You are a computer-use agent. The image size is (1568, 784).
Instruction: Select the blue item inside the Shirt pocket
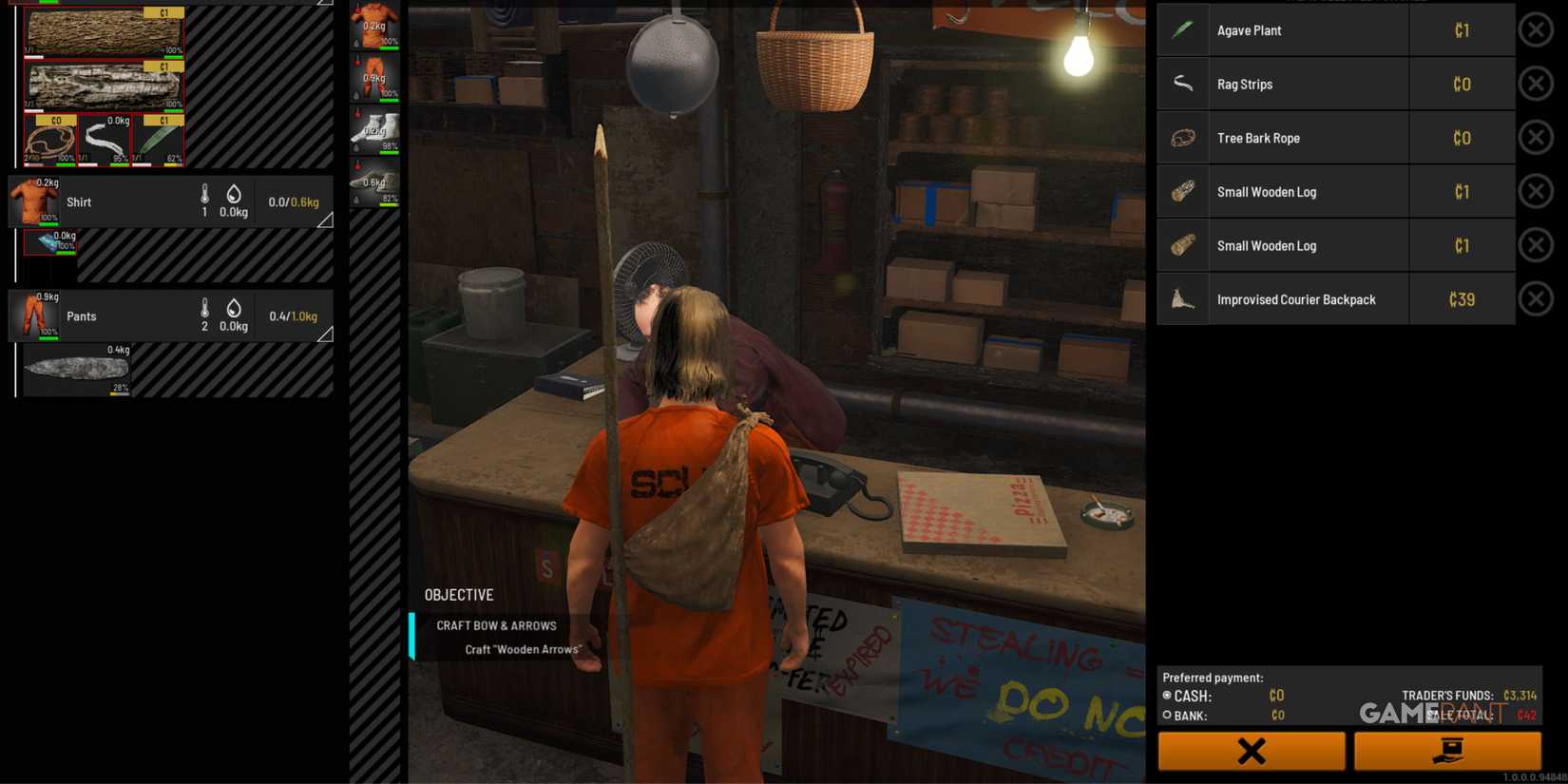click(x=48, y=243)
